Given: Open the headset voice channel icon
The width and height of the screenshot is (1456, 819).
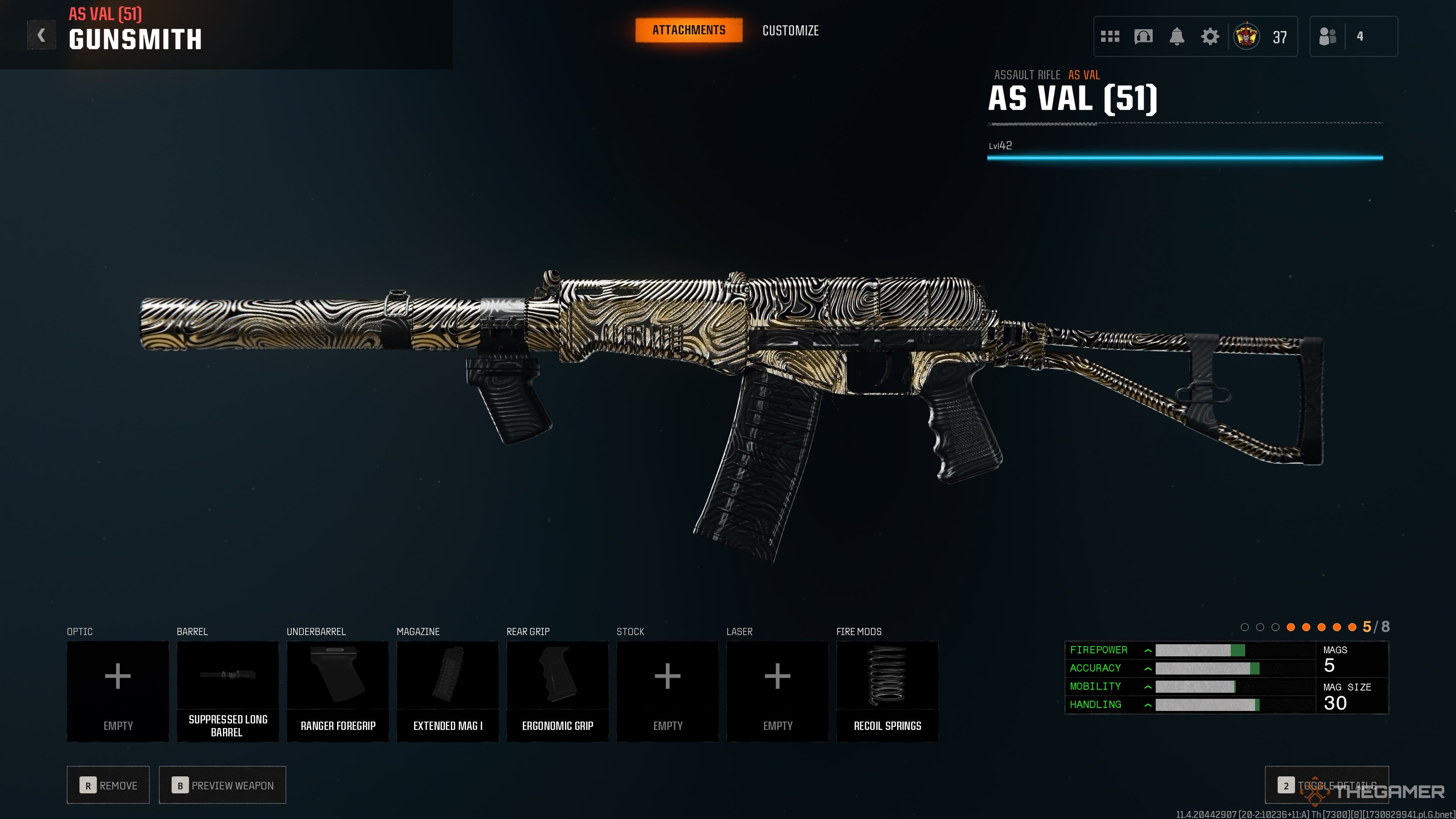Looking at the screenshot, I should (x=1143, y=37).
